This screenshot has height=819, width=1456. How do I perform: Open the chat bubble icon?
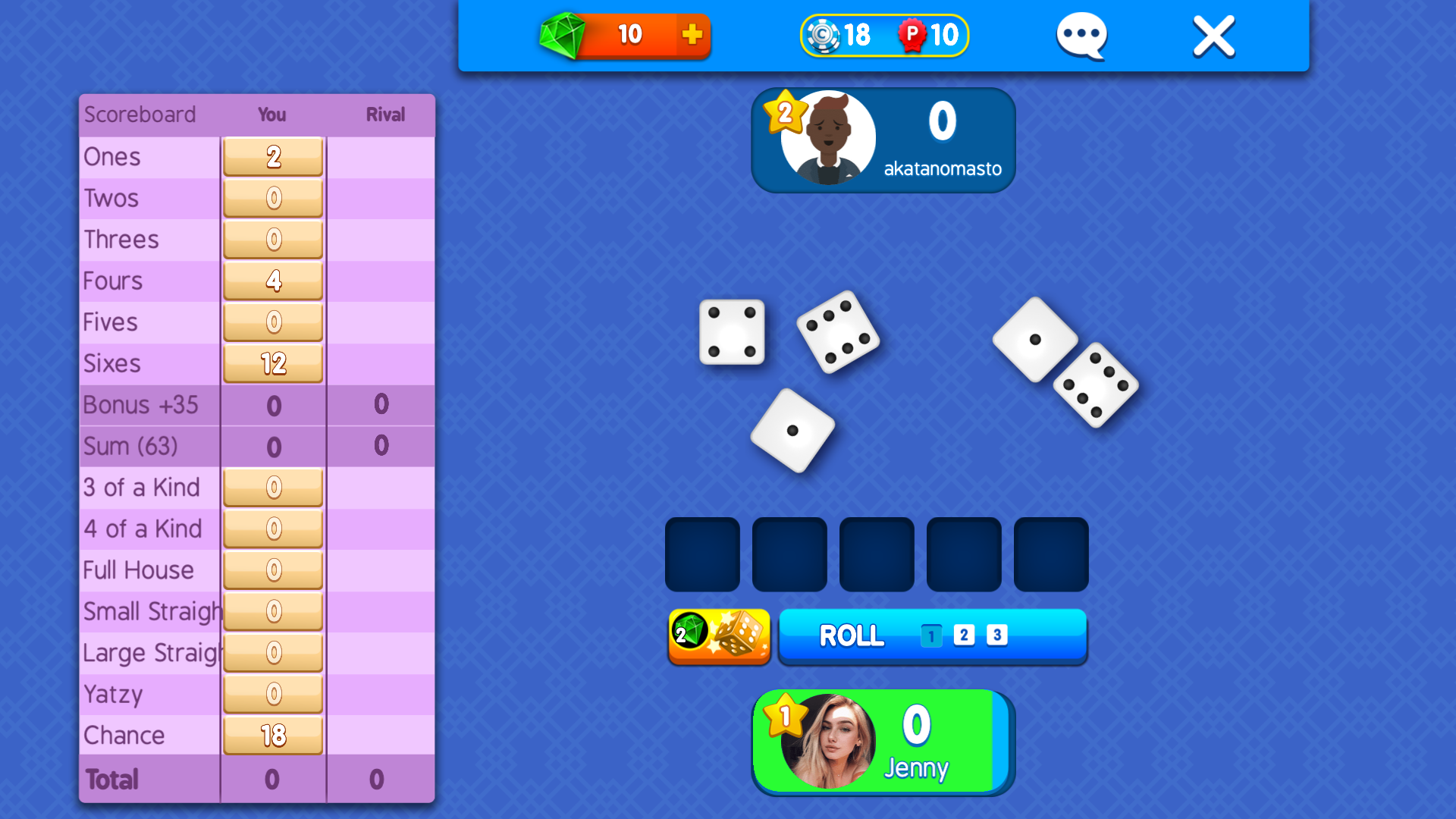[x=1081, y=34]
